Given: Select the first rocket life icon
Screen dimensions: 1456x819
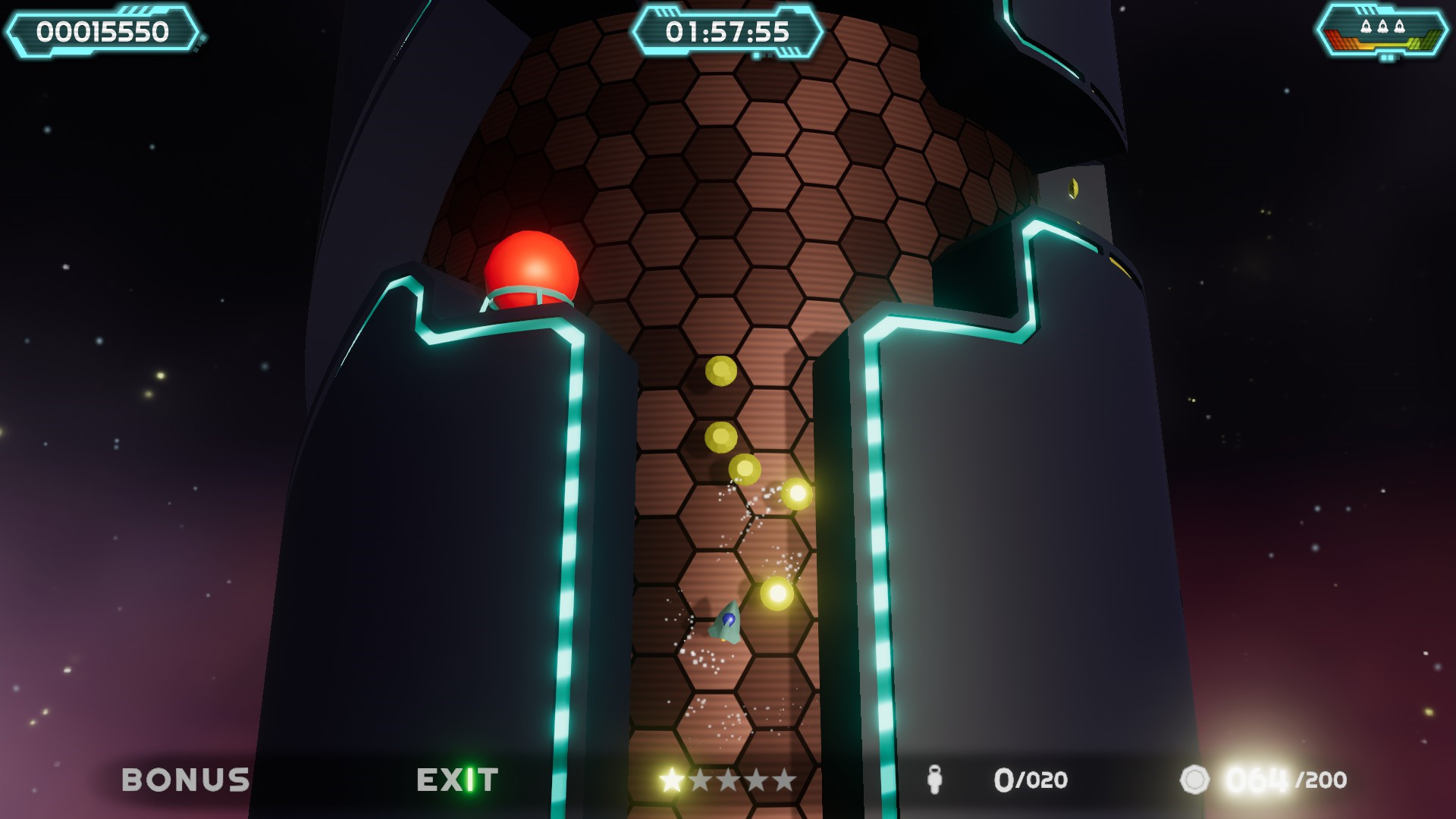Looking at the screenshot, I should pos(1367,25).
